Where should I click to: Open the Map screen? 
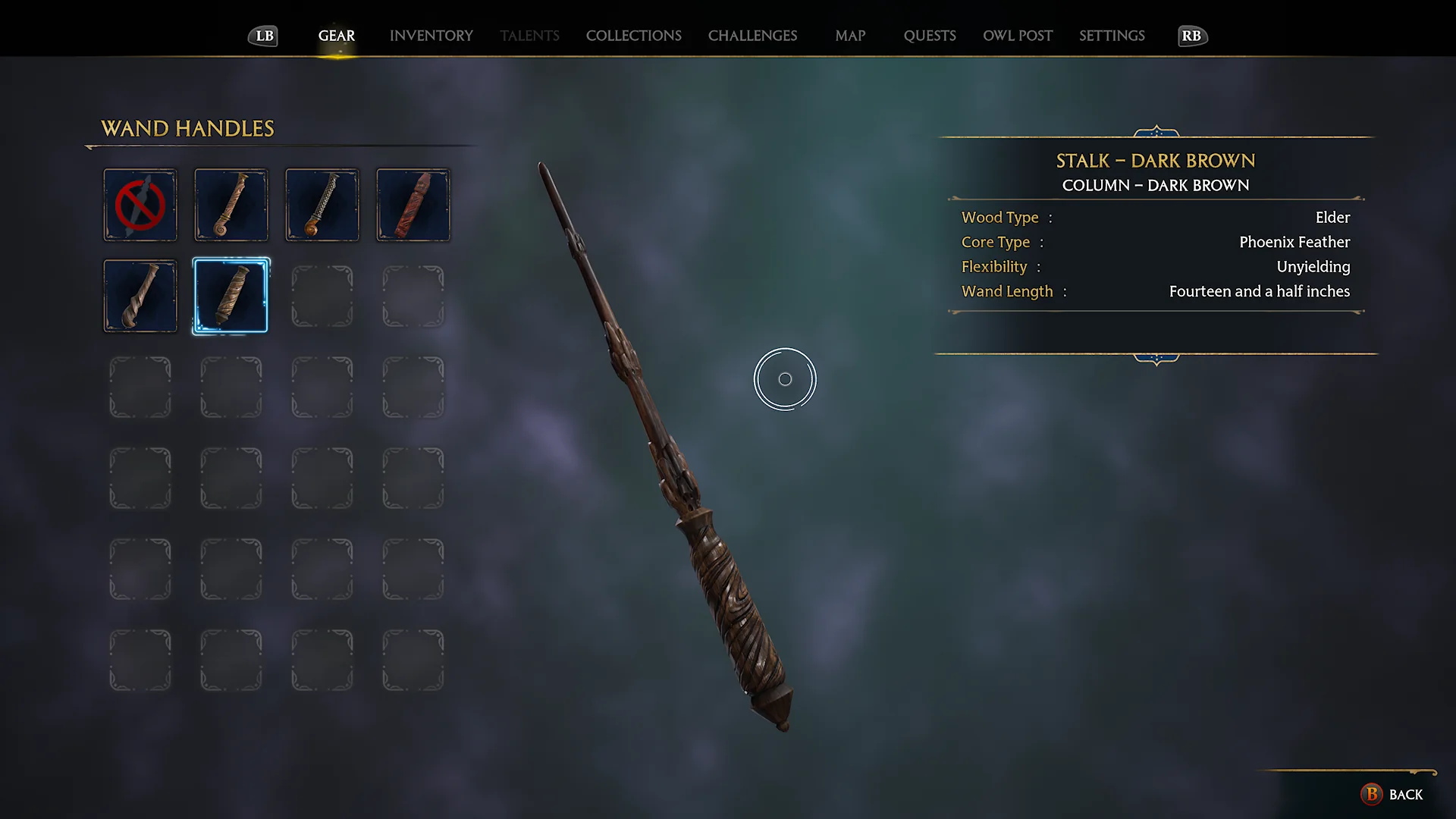pyautogui.click(x=849, y=36)
